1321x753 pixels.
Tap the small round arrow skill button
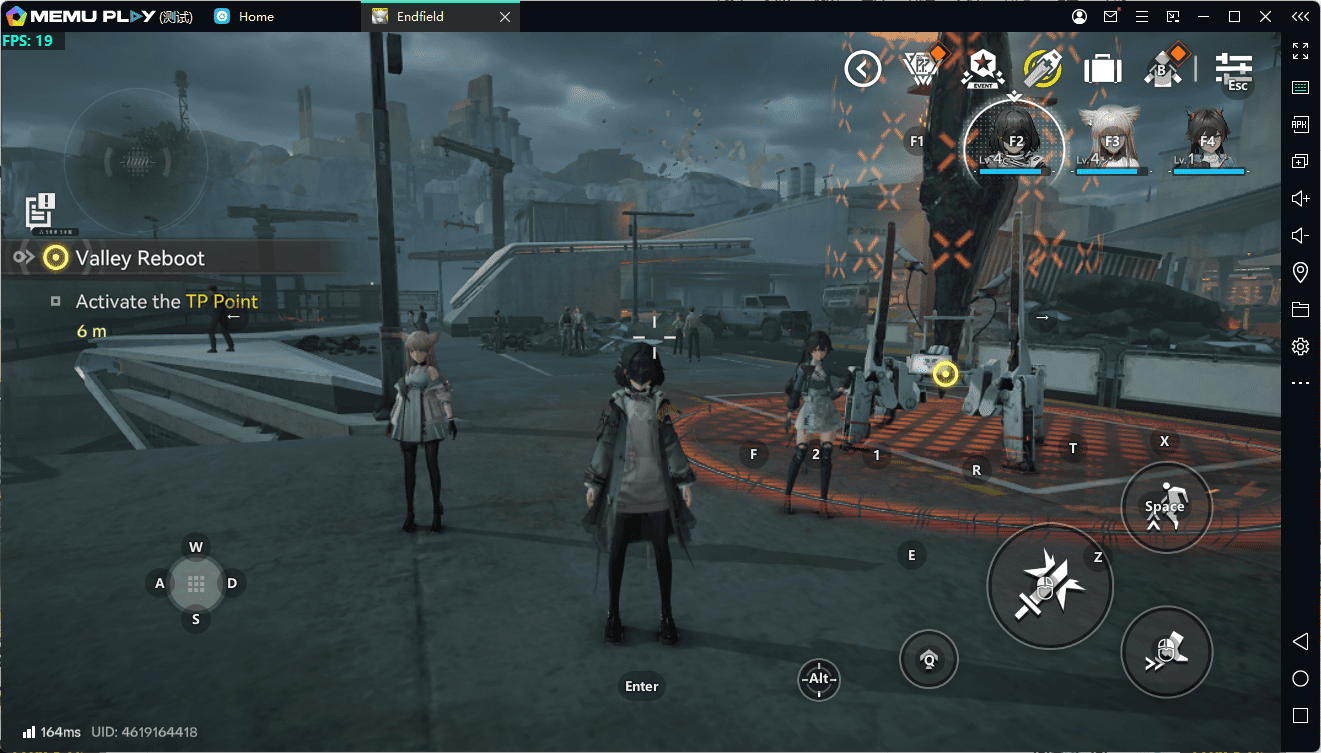(x=928, y=659)
